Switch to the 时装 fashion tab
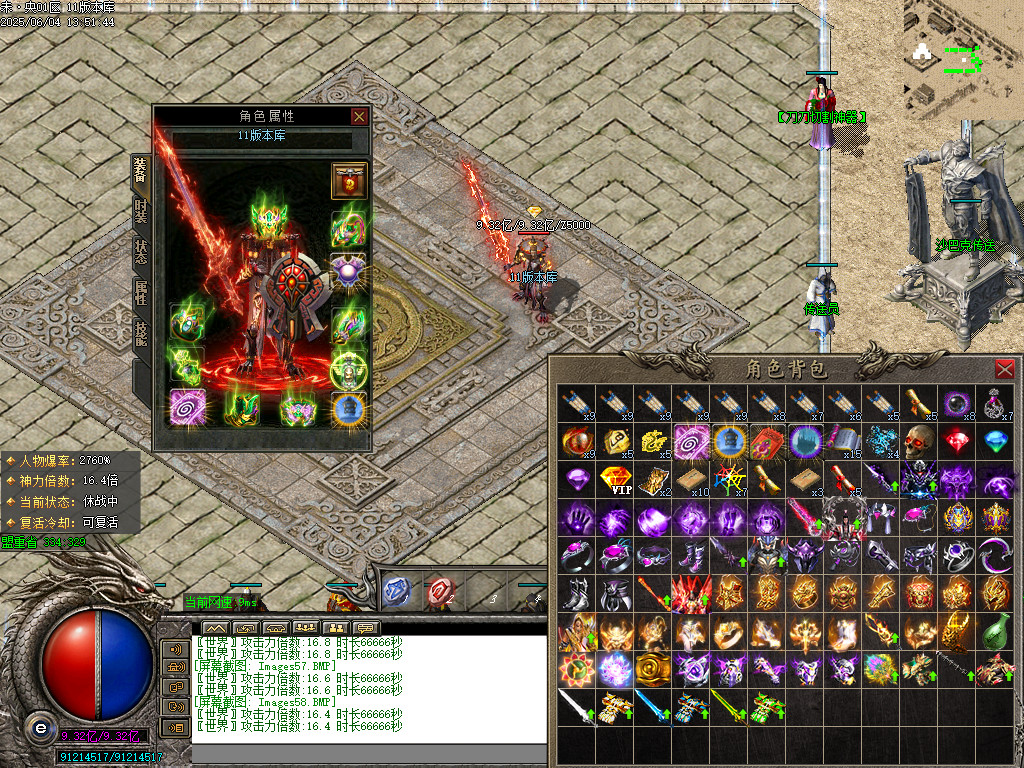 click(141, 210)
